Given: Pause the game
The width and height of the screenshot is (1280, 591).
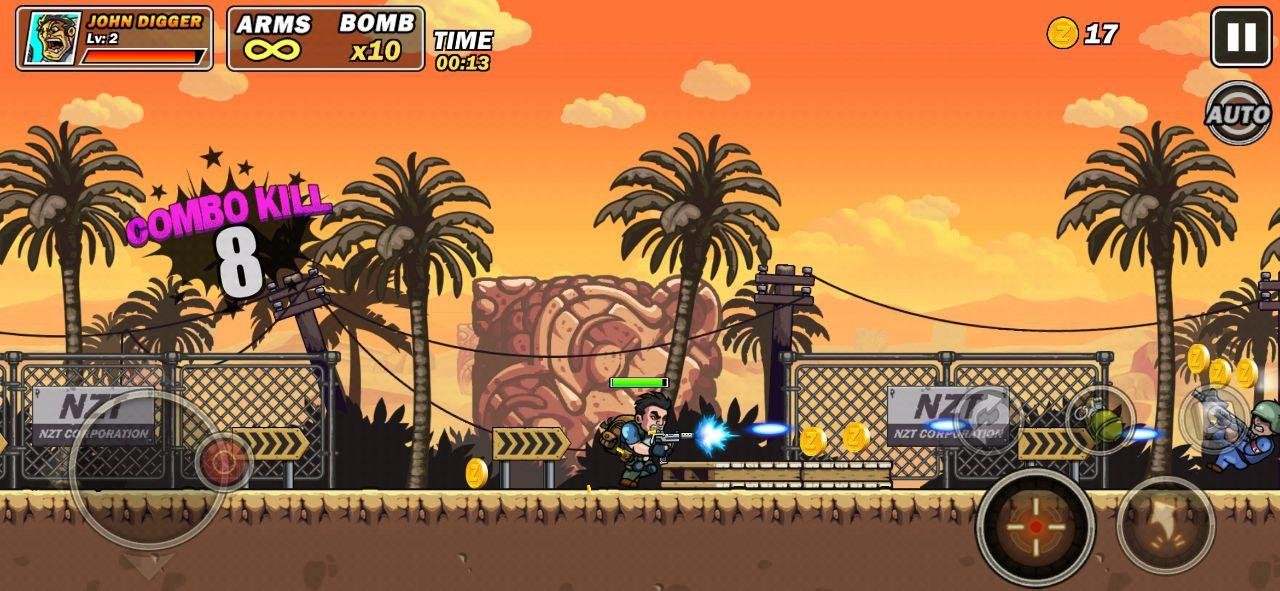Looking at the screenshot, I should [x=1241, y=37].
